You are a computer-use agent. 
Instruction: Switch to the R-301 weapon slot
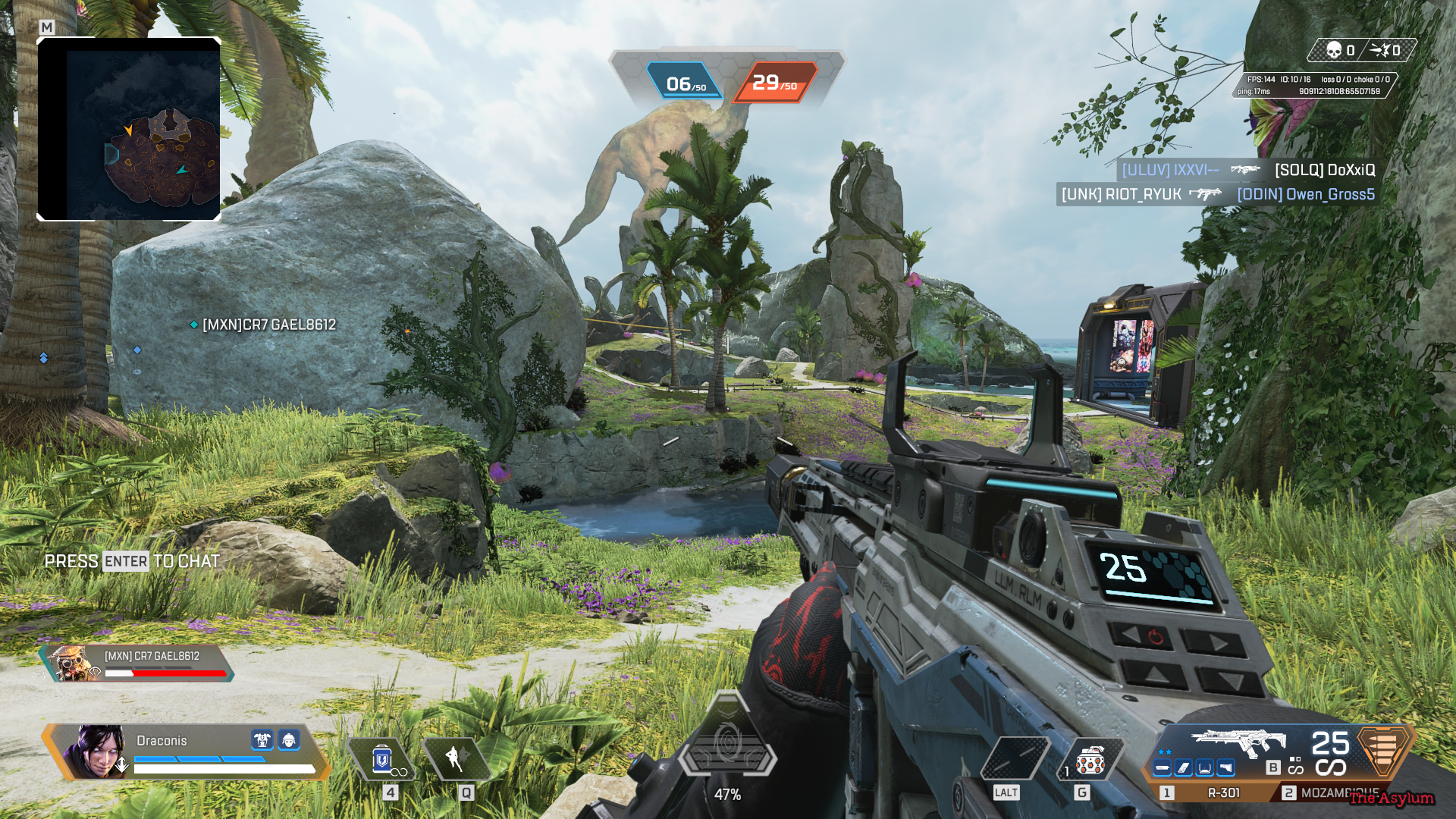[x=1213, y=792]
